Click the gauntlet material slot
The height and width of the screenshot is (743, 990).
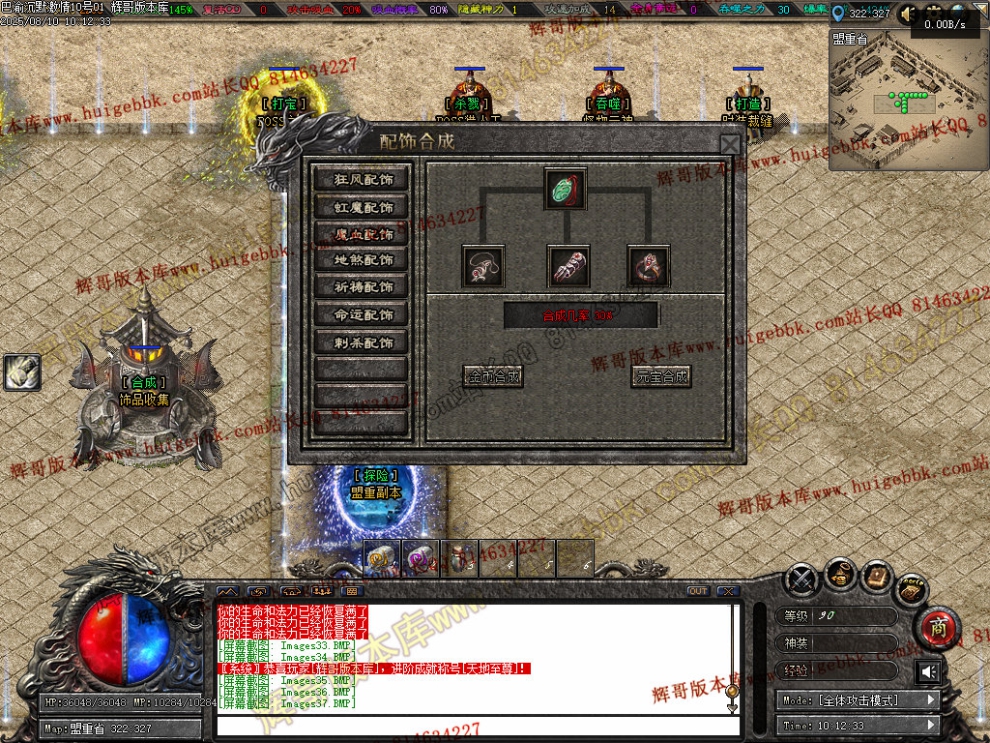[567, 266]
